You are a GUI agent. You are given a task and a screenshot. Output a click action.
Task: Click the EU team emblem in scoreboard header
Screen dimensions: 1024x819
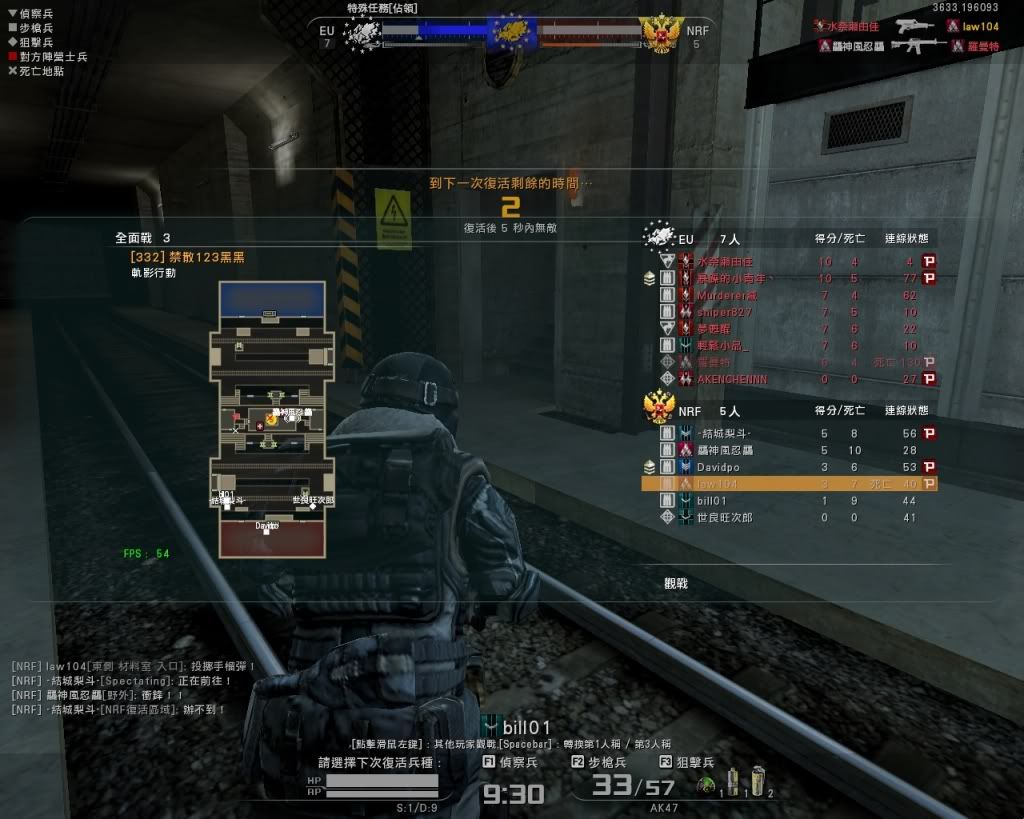tap(659, 238)
